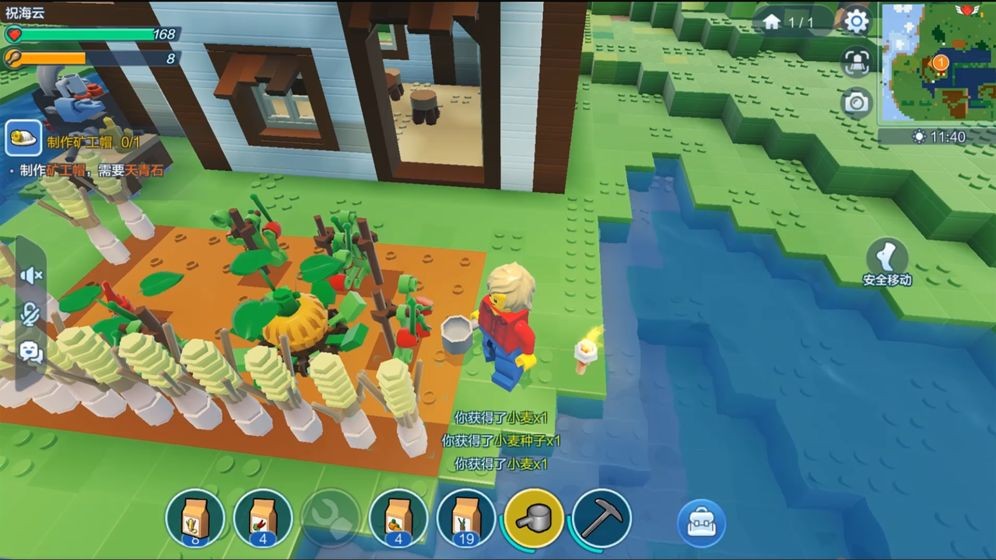Open the gear settings menu
This screenshot has width=996, height=560.
tap(856, 21)
